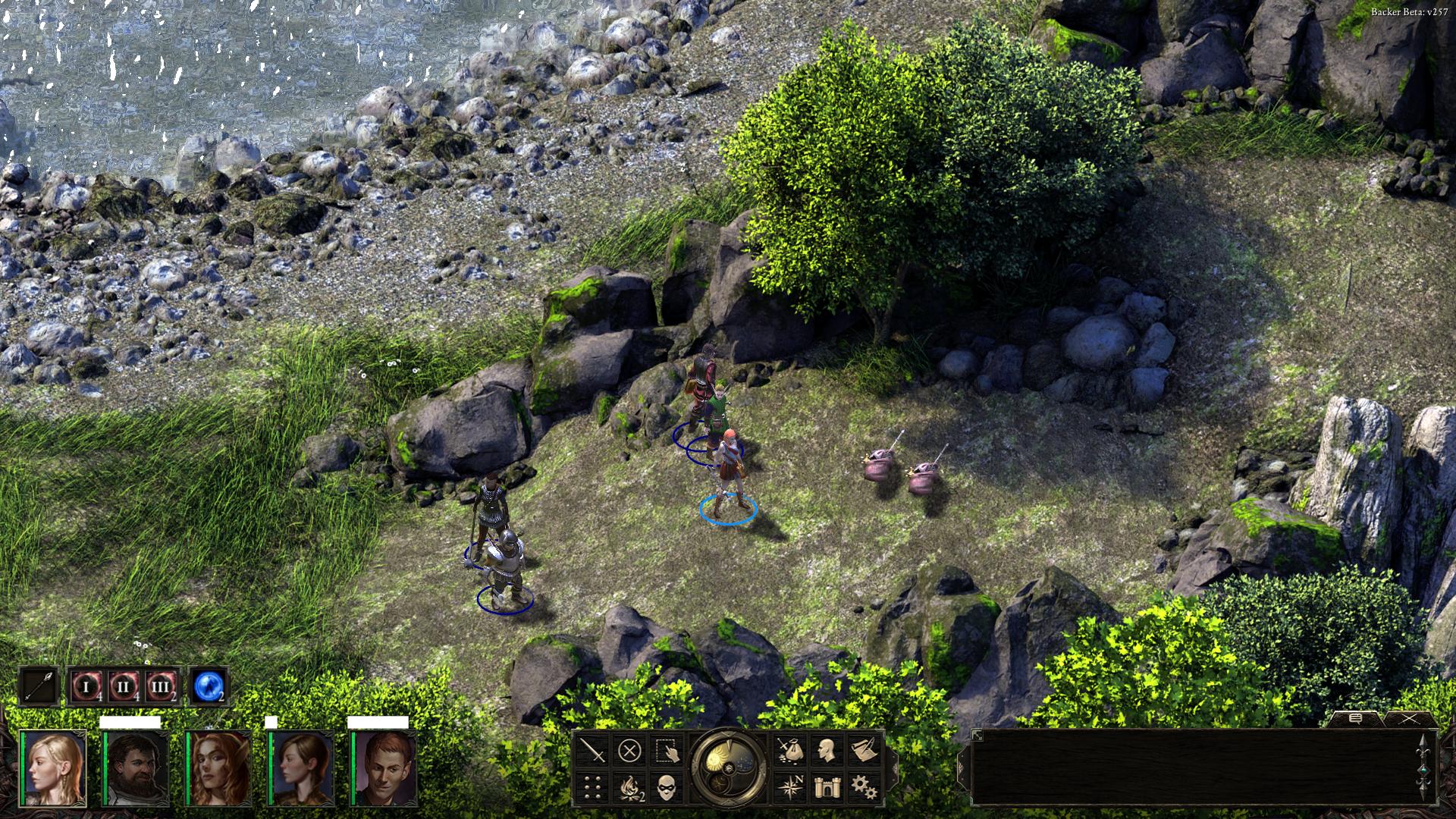Select the bearded man party portrait
The width and height of the screenshot is (1456, 819).
coord(136,767)
